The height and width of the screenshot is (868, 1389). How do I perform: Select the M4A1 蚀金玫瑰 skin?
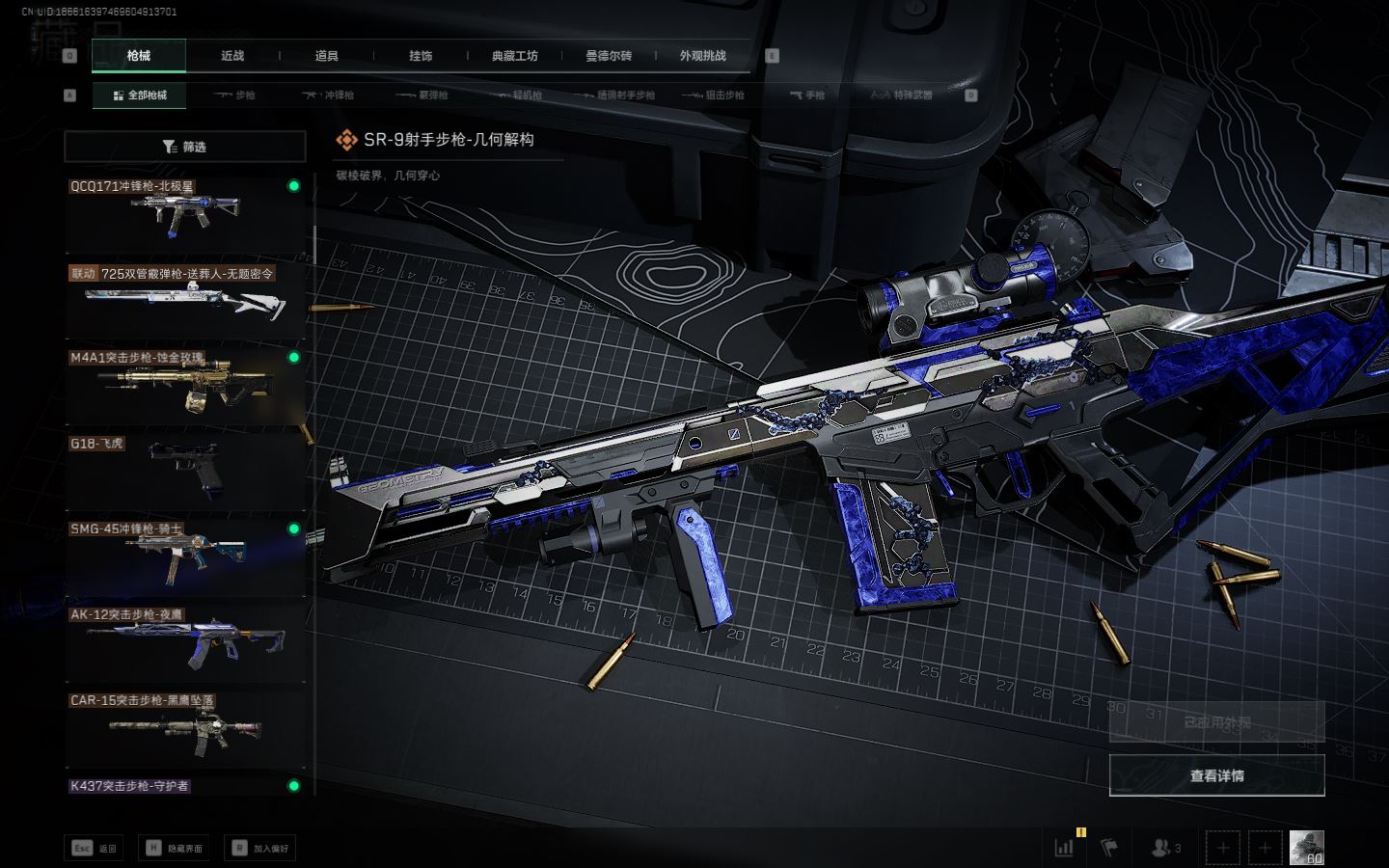pos(184,386)
